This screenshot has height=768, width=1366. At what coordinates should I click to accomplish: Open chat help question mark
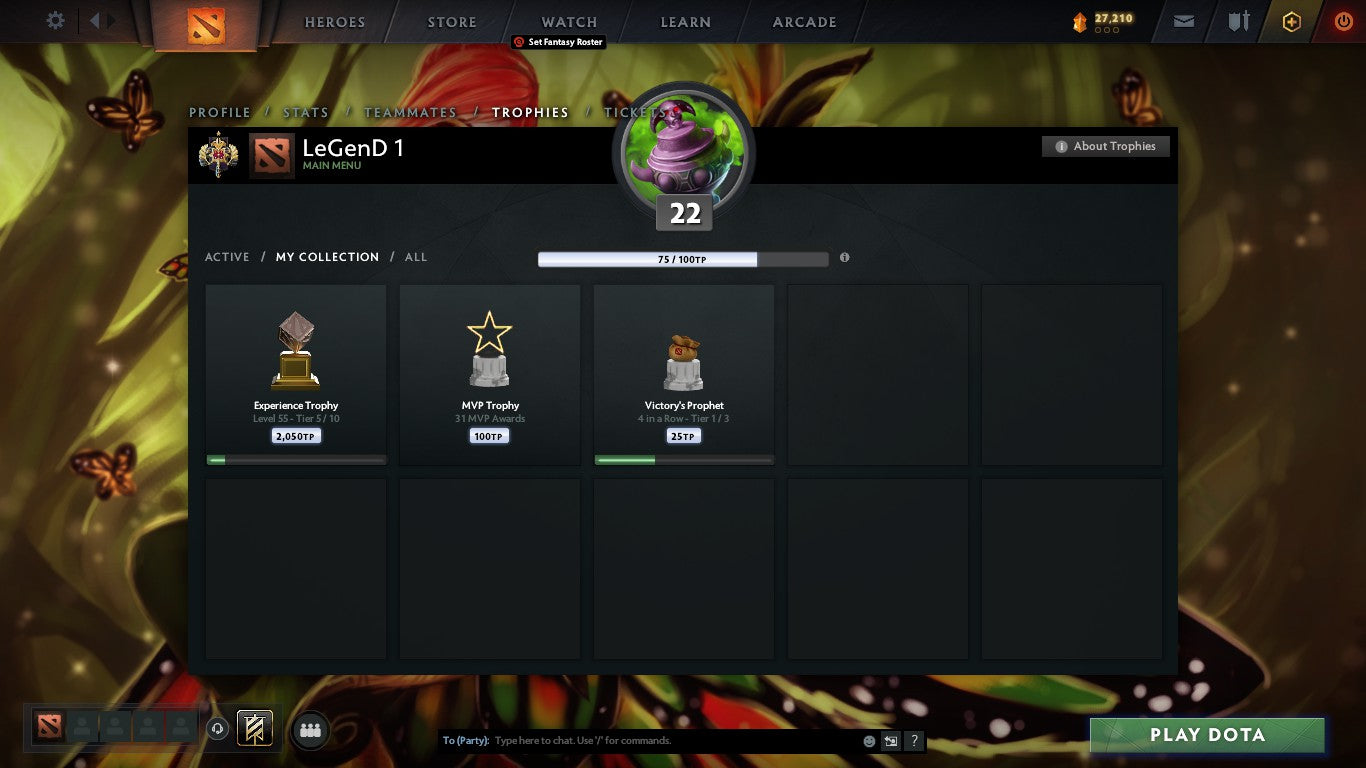click(913, 740)
